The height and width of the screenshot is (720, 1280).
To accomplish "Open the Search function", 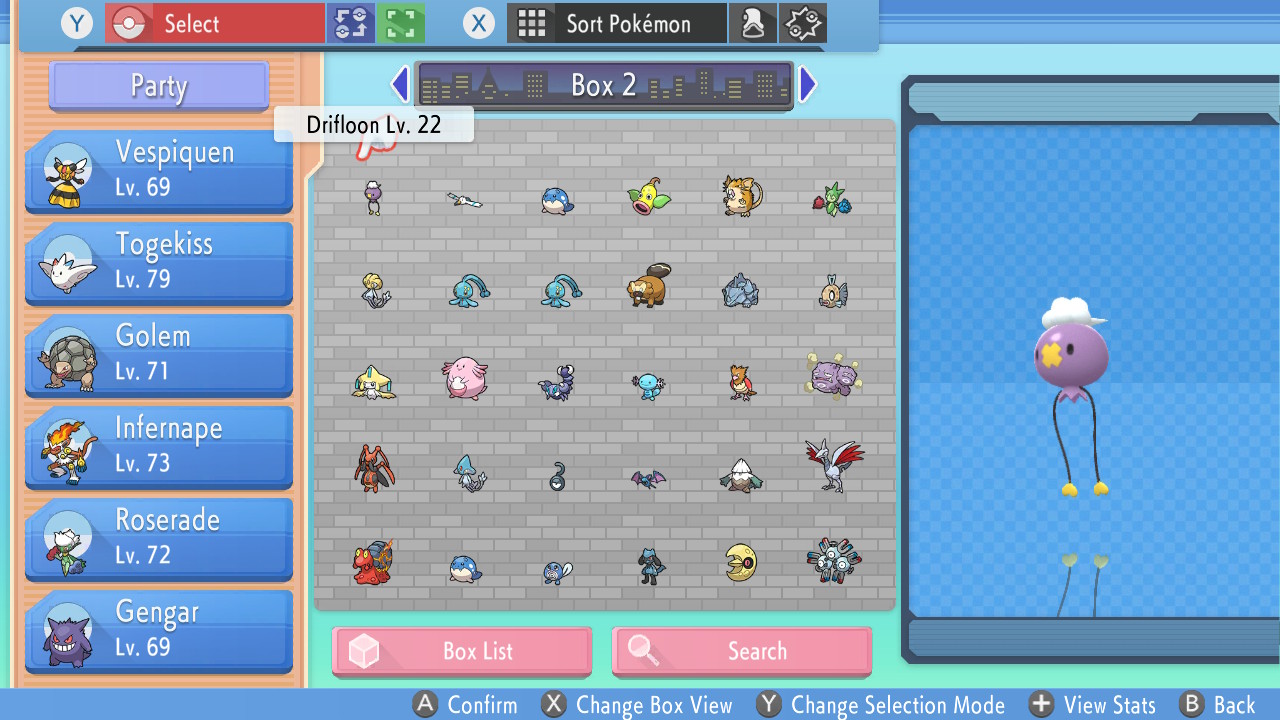I will 741,651.
